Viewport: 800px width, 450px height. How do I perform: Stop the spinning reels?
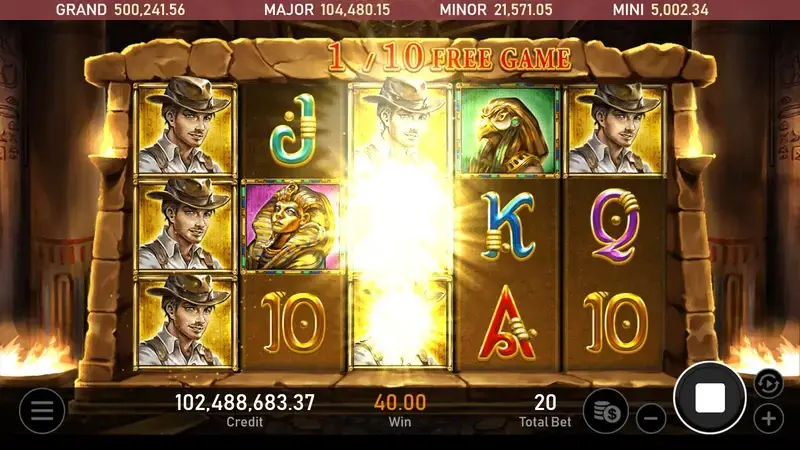(x=710, y=398)
